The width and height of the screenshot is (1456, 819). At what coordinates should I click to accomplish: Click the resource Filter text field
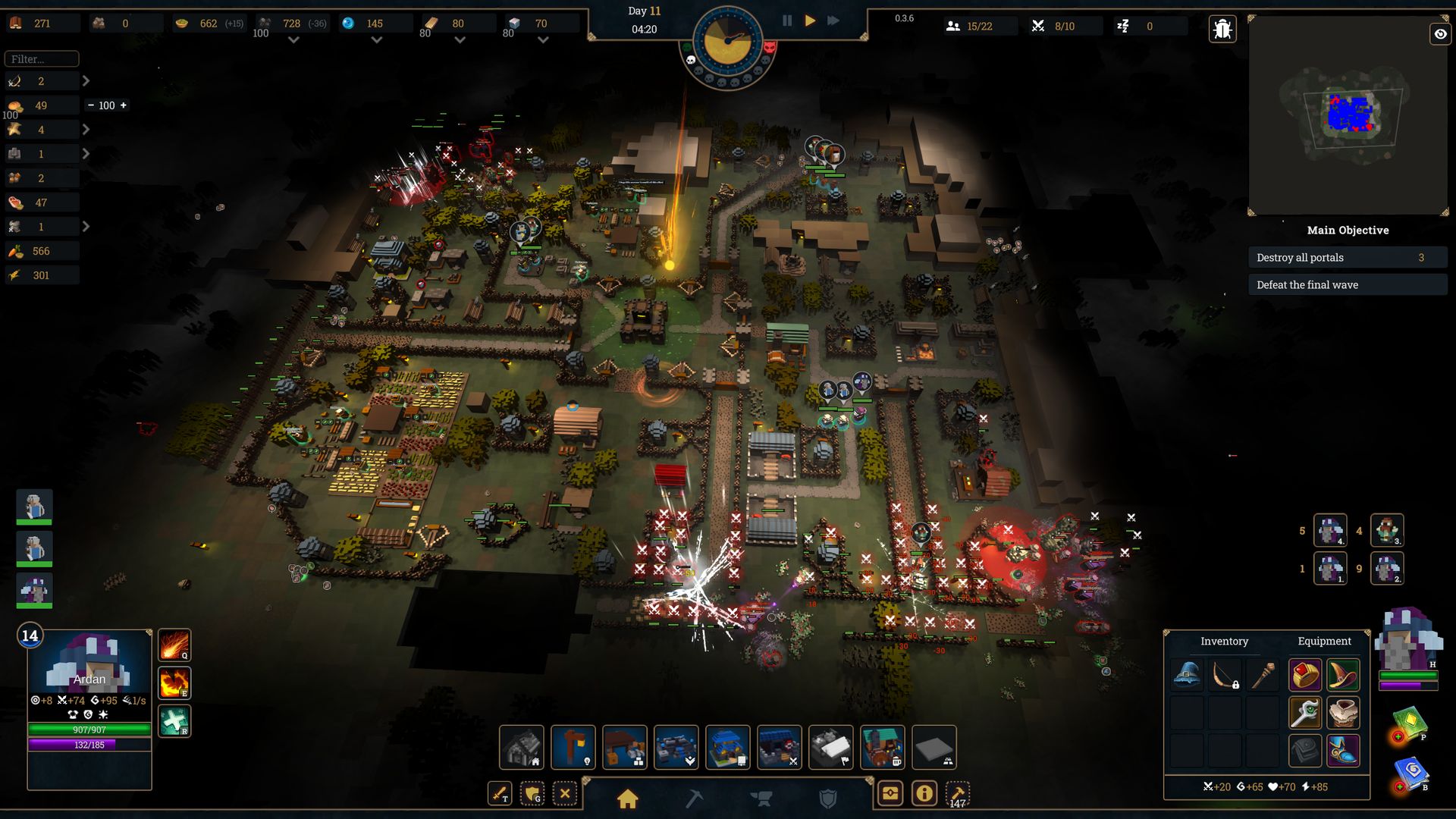[42, 59]
